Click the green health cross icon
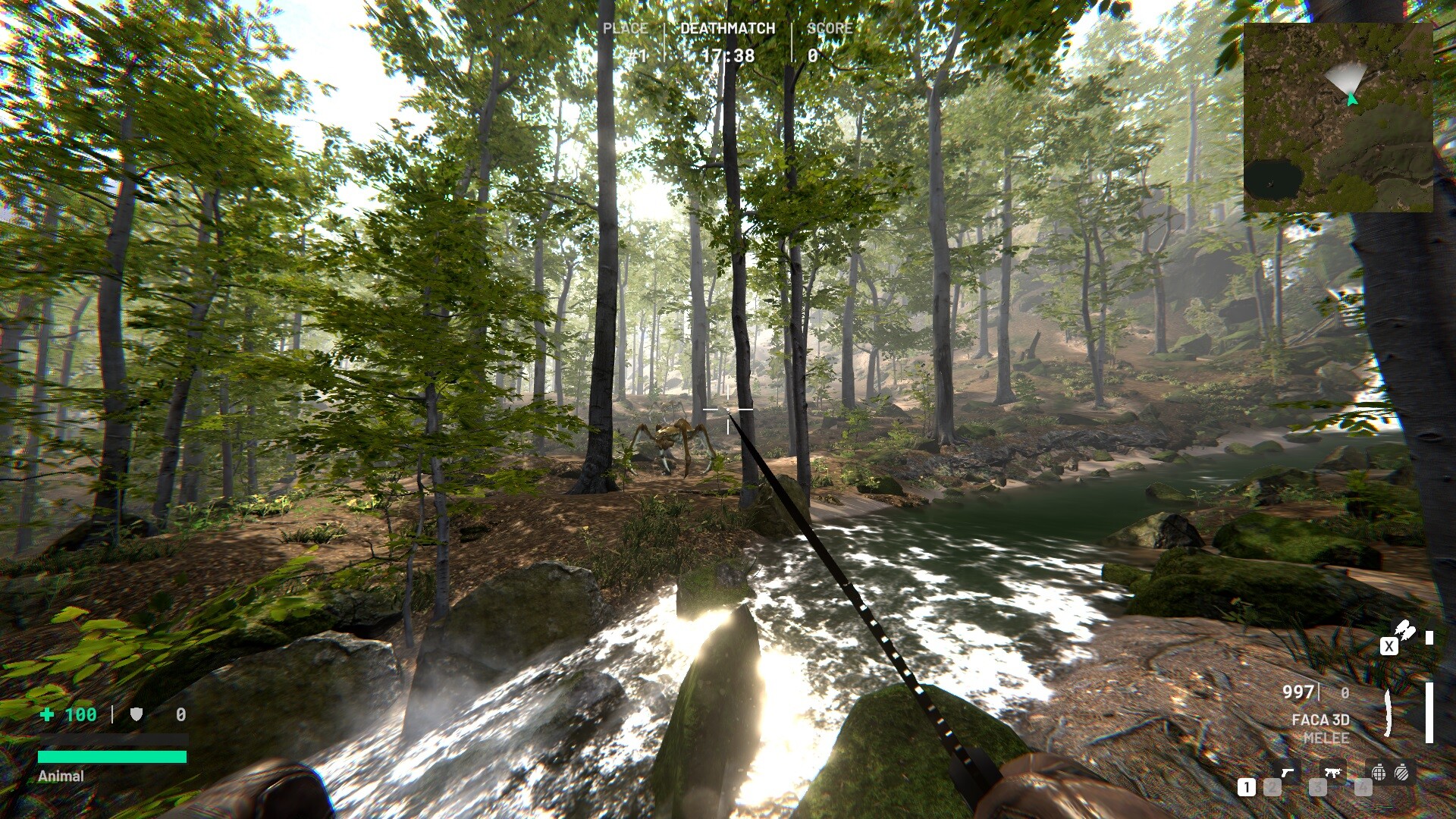The image size is (1456, 819). click(x=47, y=714)
